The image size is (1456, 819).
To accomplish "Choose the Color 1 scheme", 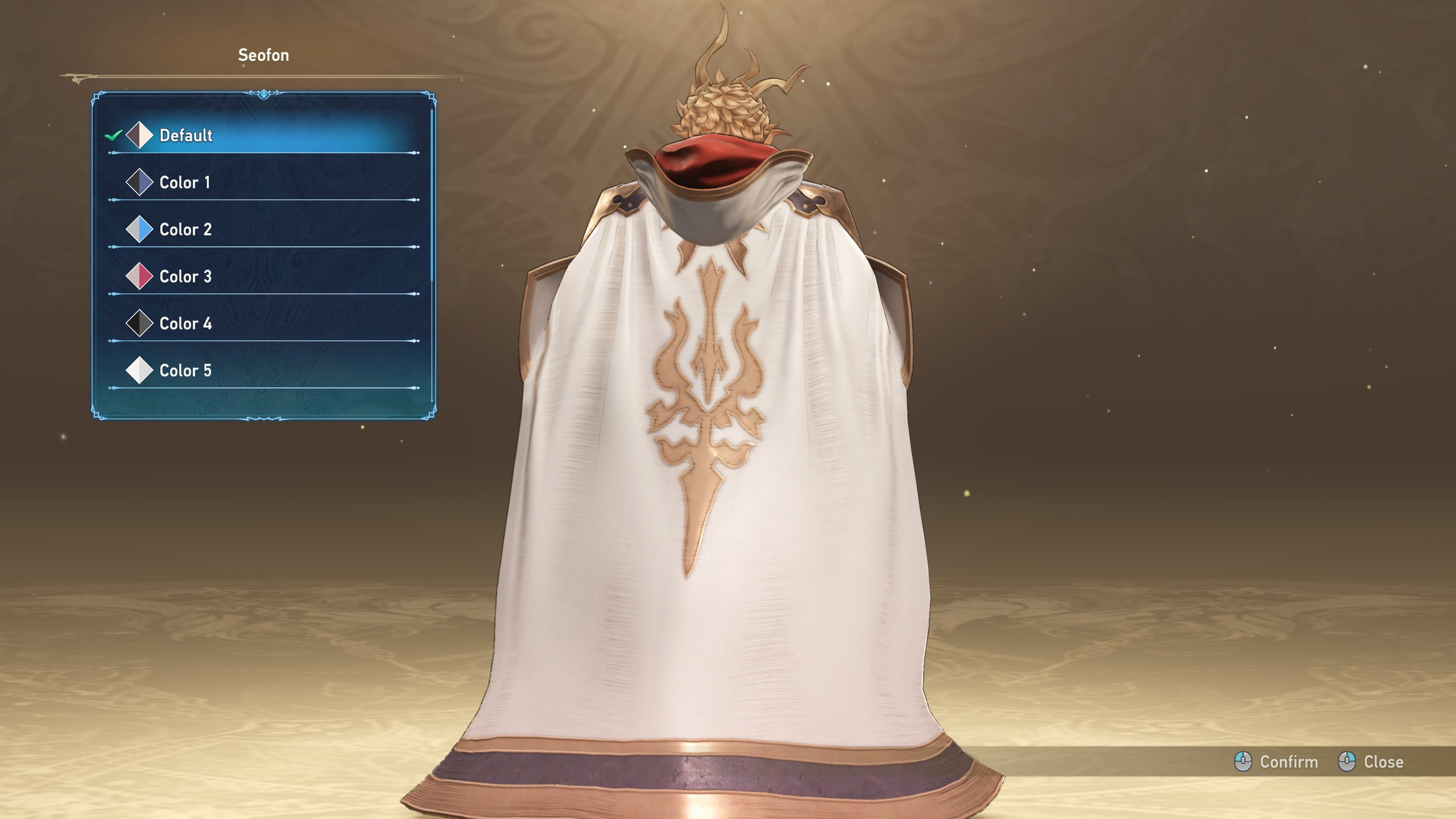I will [x=262, y=183].
